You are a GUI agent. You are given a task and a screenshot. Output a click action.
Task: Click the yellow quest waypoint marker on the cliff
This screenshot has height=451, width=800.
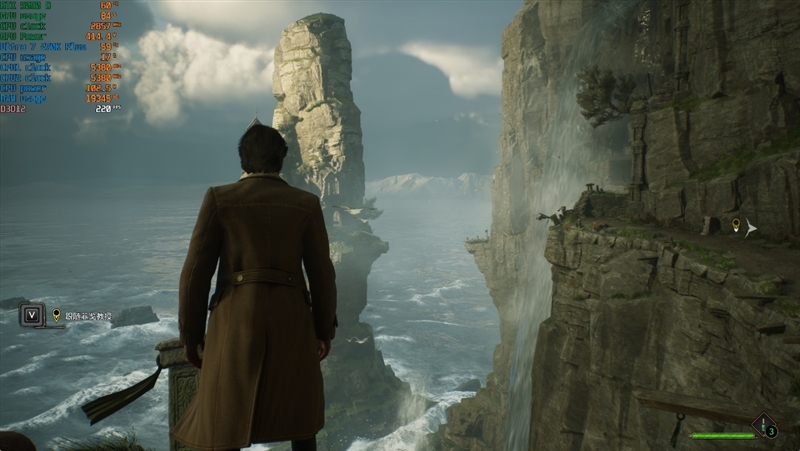(x=736, y=225)
